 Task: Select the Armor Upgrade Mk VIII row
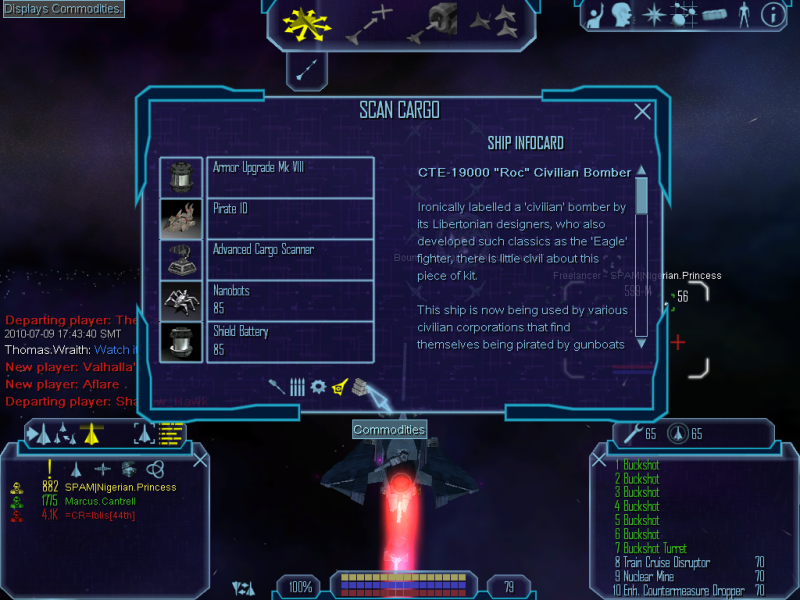[x=289, y=177]
